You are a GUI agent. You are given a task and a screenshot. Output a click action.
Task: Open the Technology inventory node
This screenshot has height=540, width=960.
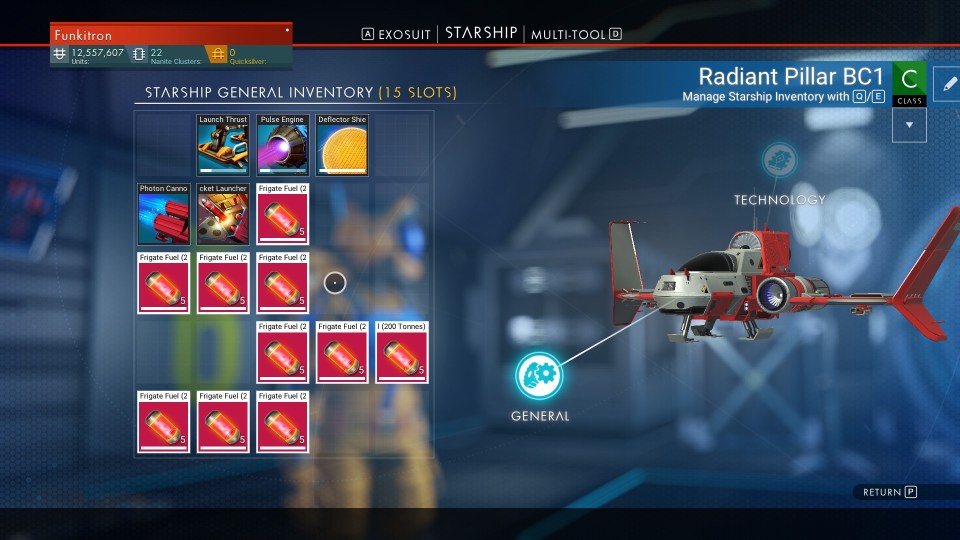coord(780,162)
